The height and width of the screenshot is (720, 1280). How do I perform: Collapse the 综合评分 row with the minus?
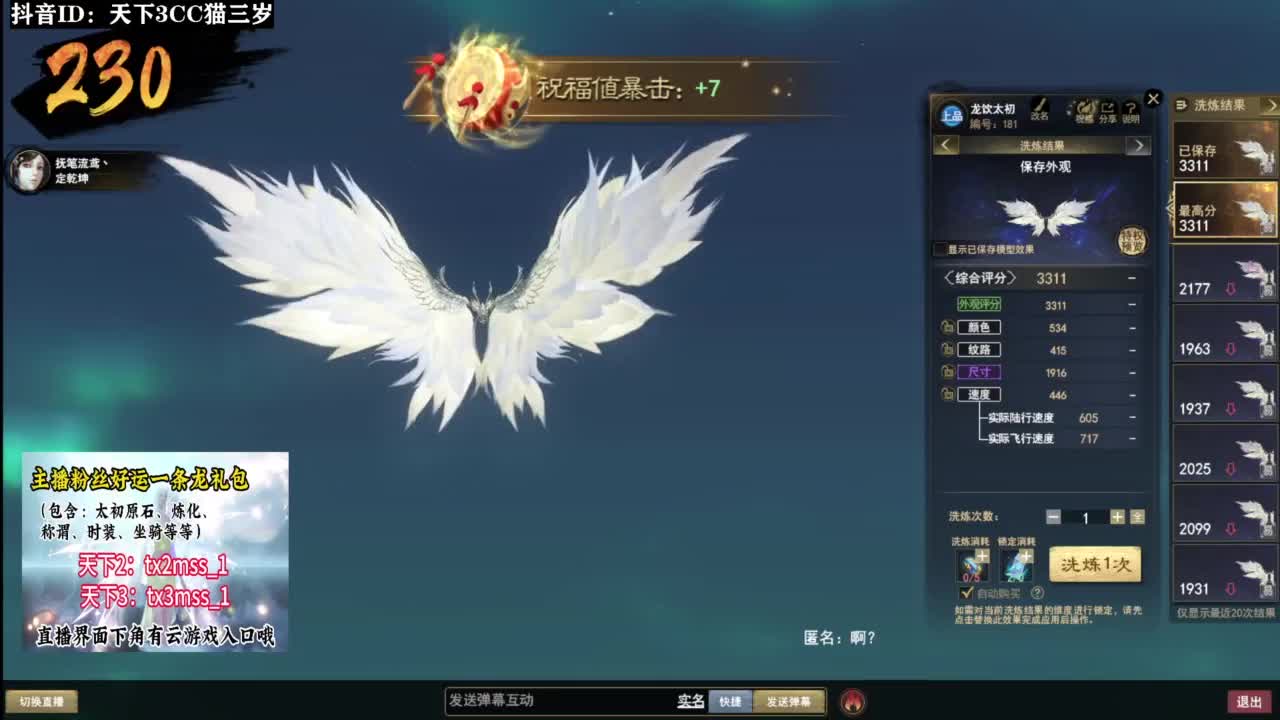point(1131,278)
